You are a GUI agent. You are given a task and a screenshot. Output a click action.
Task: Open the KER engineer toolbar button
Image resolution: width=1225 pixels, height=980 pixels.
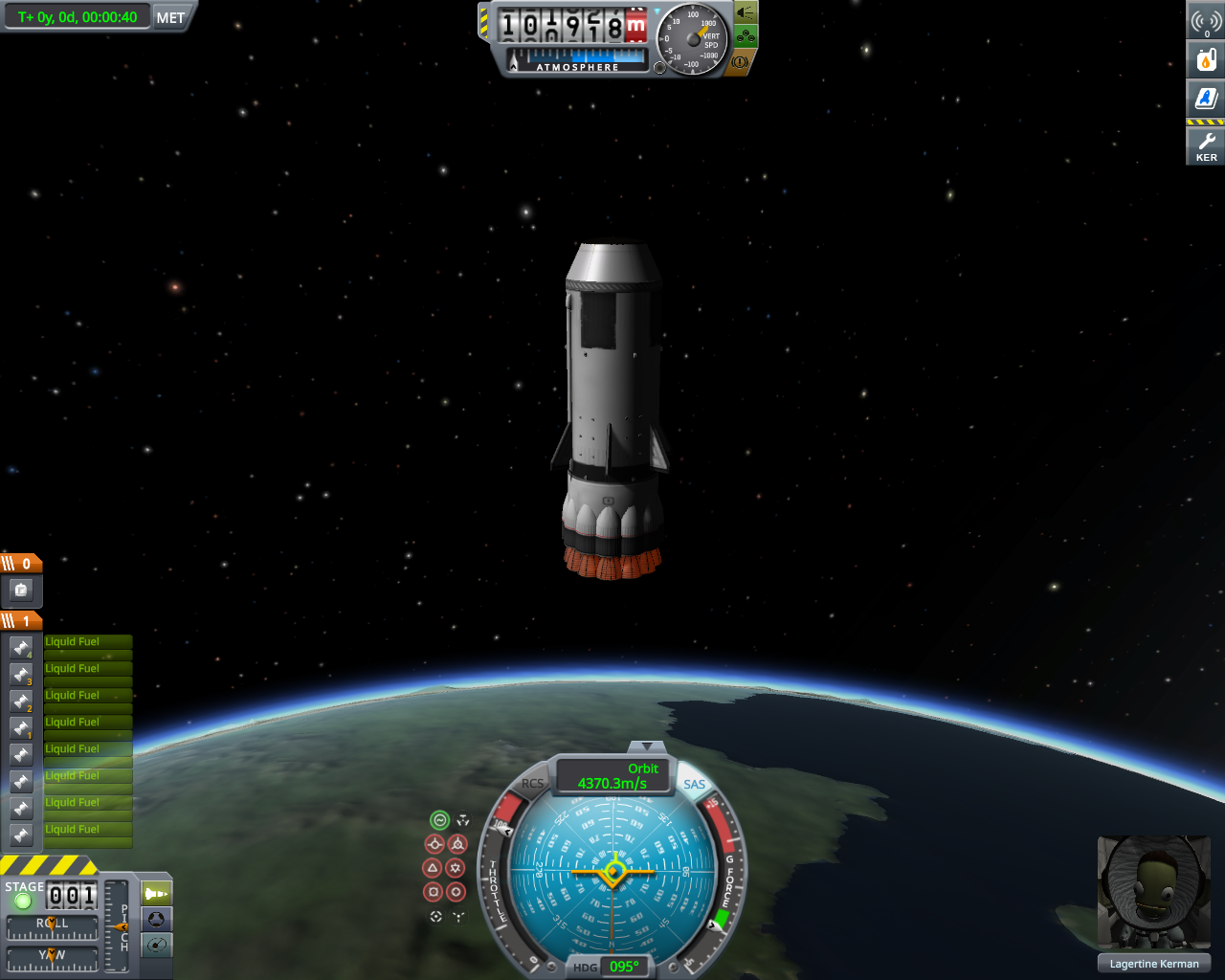(x=1206, y=145)
